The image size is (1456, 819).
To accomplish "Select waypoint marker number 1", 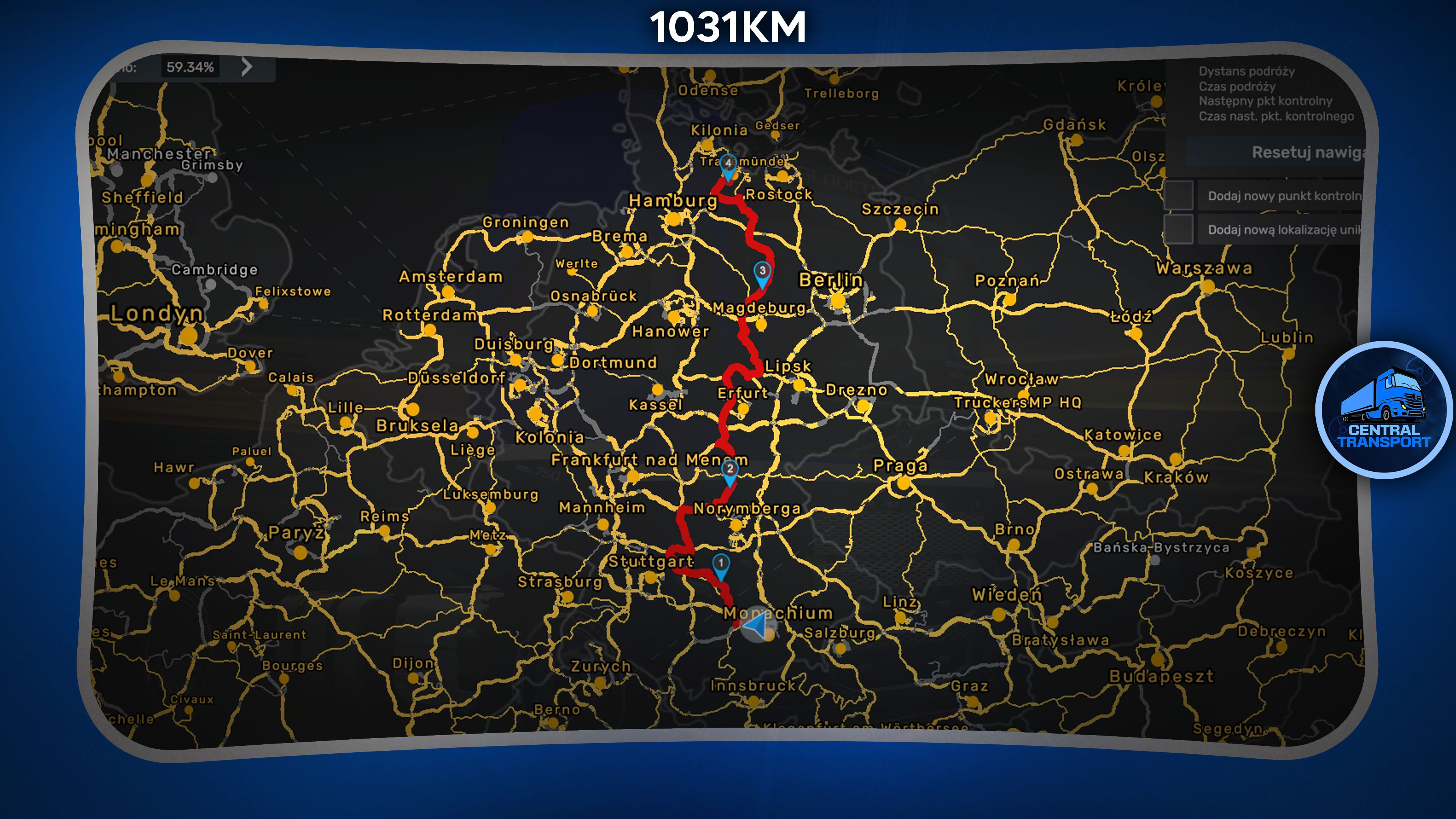I will [721, 564].
